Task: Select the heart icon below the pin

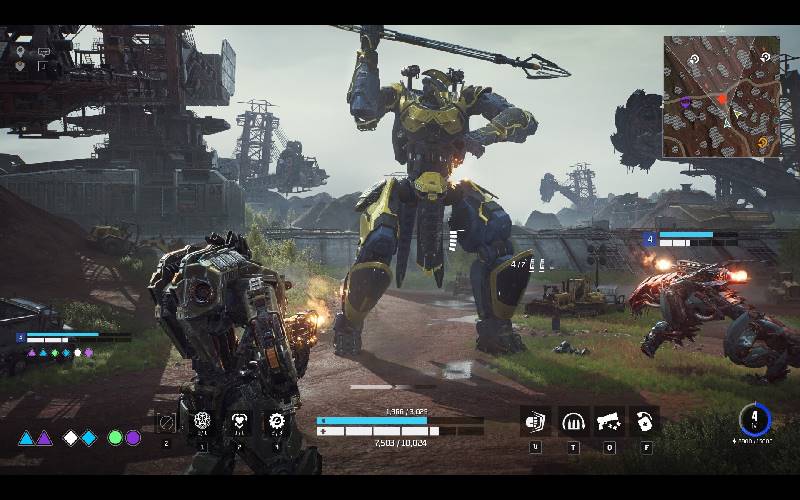Action: (20, 65)
